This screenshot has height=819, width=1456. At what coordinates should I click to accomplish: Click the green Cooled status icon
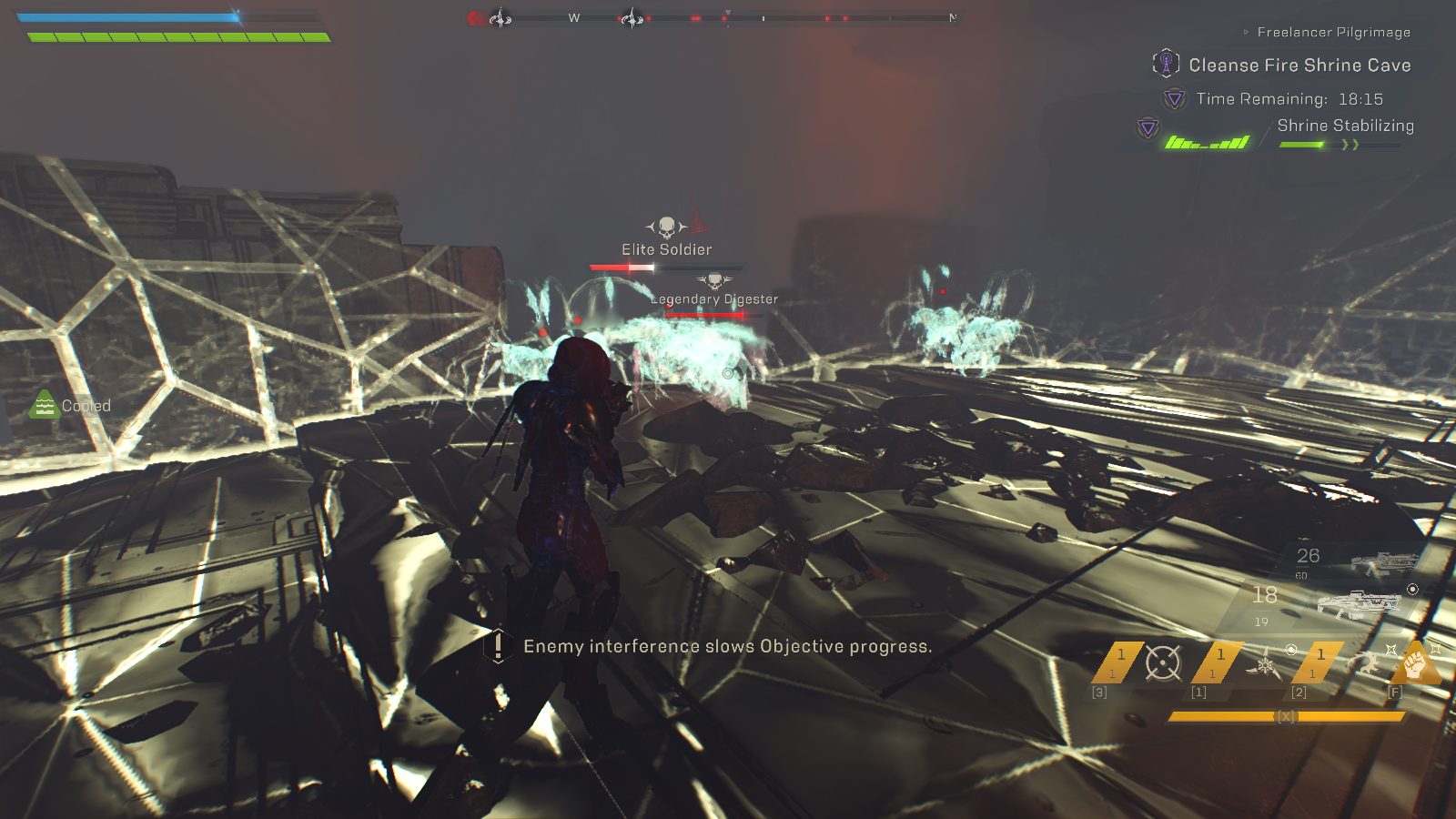tap(45, 405)
